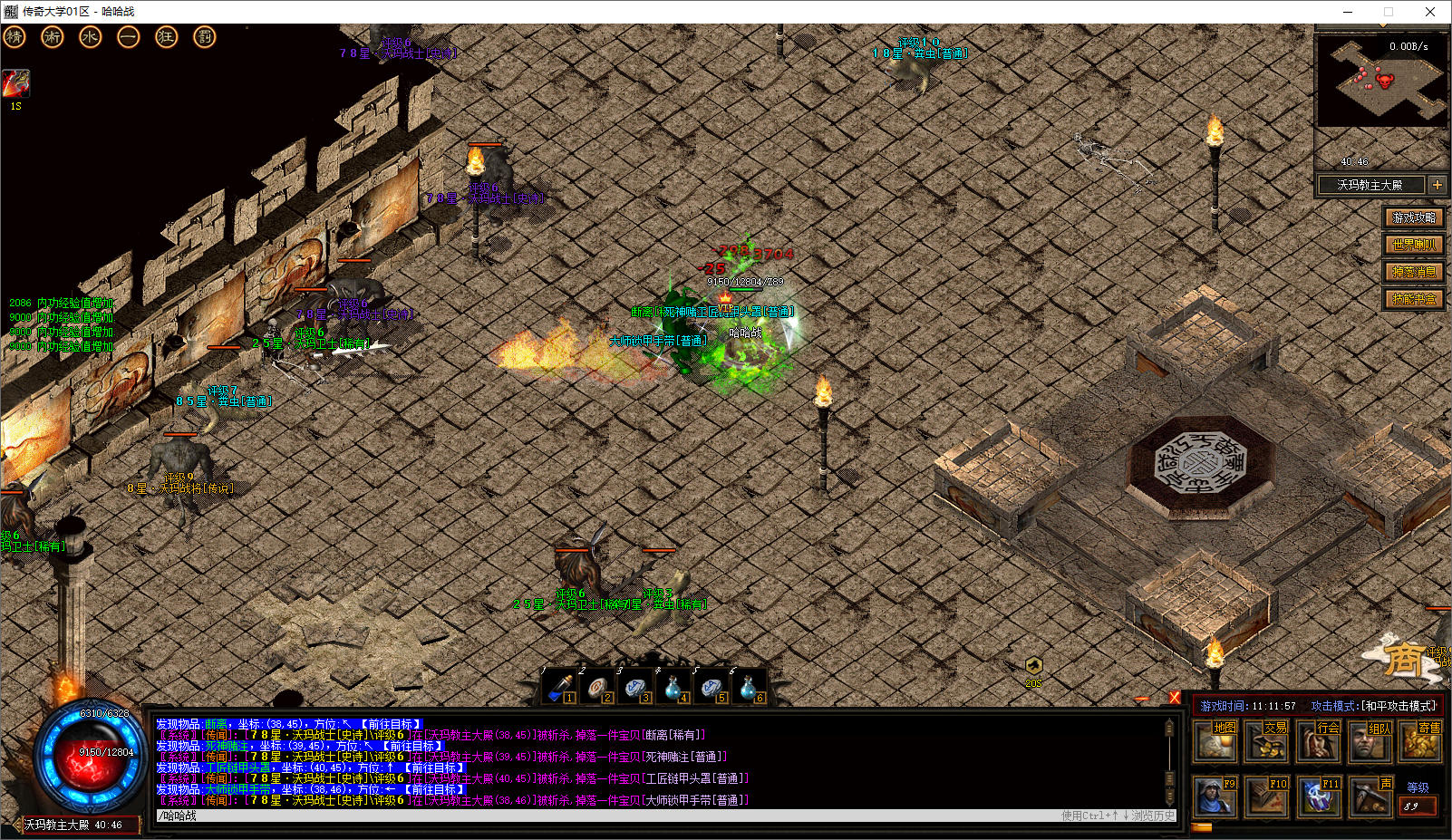Image resolution: width=1452 pixels, height=840 pixels.
Task: Click the F9 hooded character icon
Action: 1215,797
